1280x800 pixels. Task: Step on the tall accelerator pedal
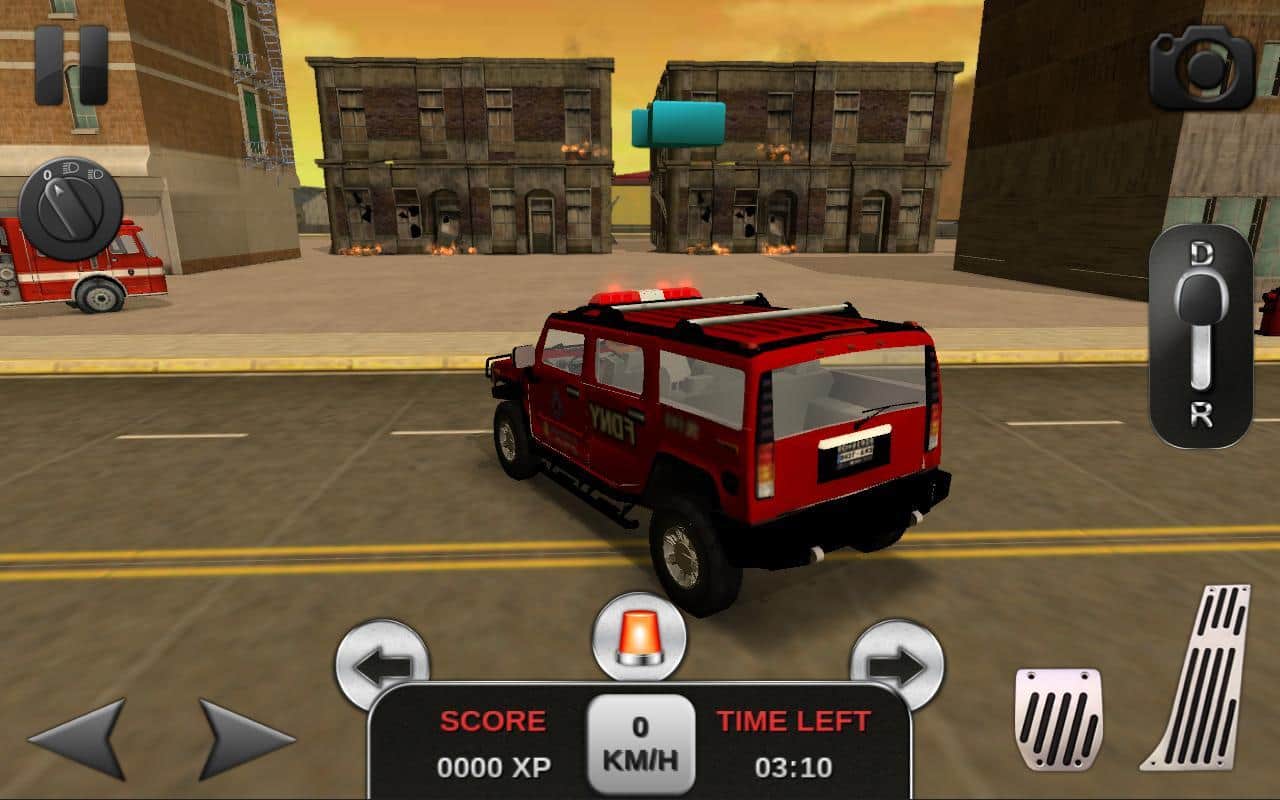1200,678
